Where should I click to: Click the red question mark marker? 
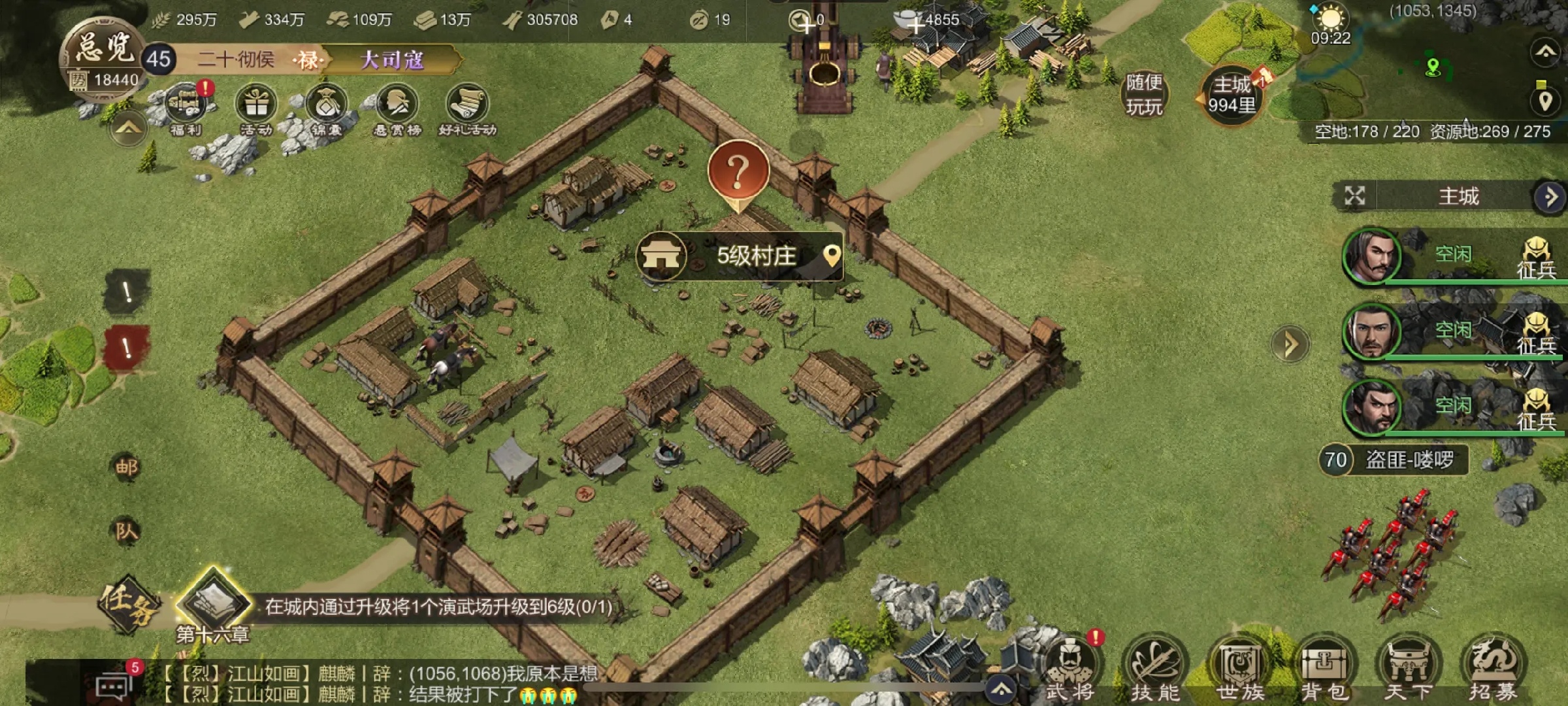[738, 171]
